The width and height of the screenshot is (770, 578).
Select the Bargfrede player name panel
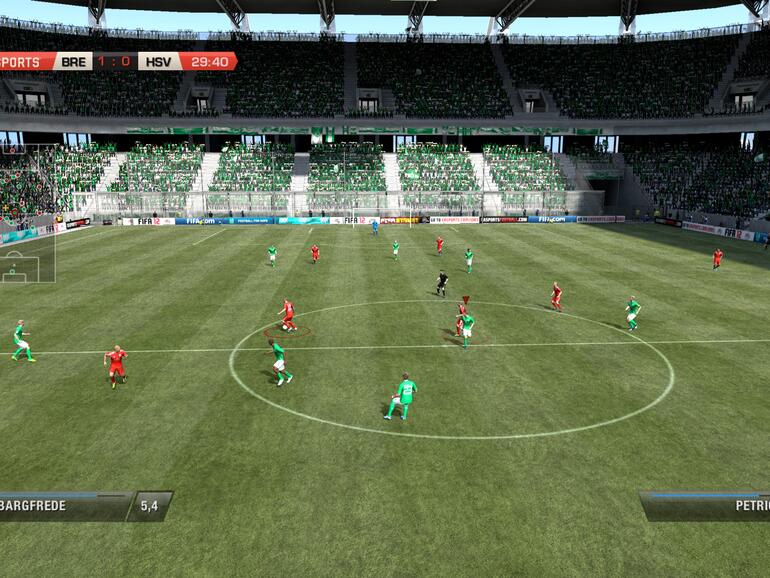pos(62,506)
